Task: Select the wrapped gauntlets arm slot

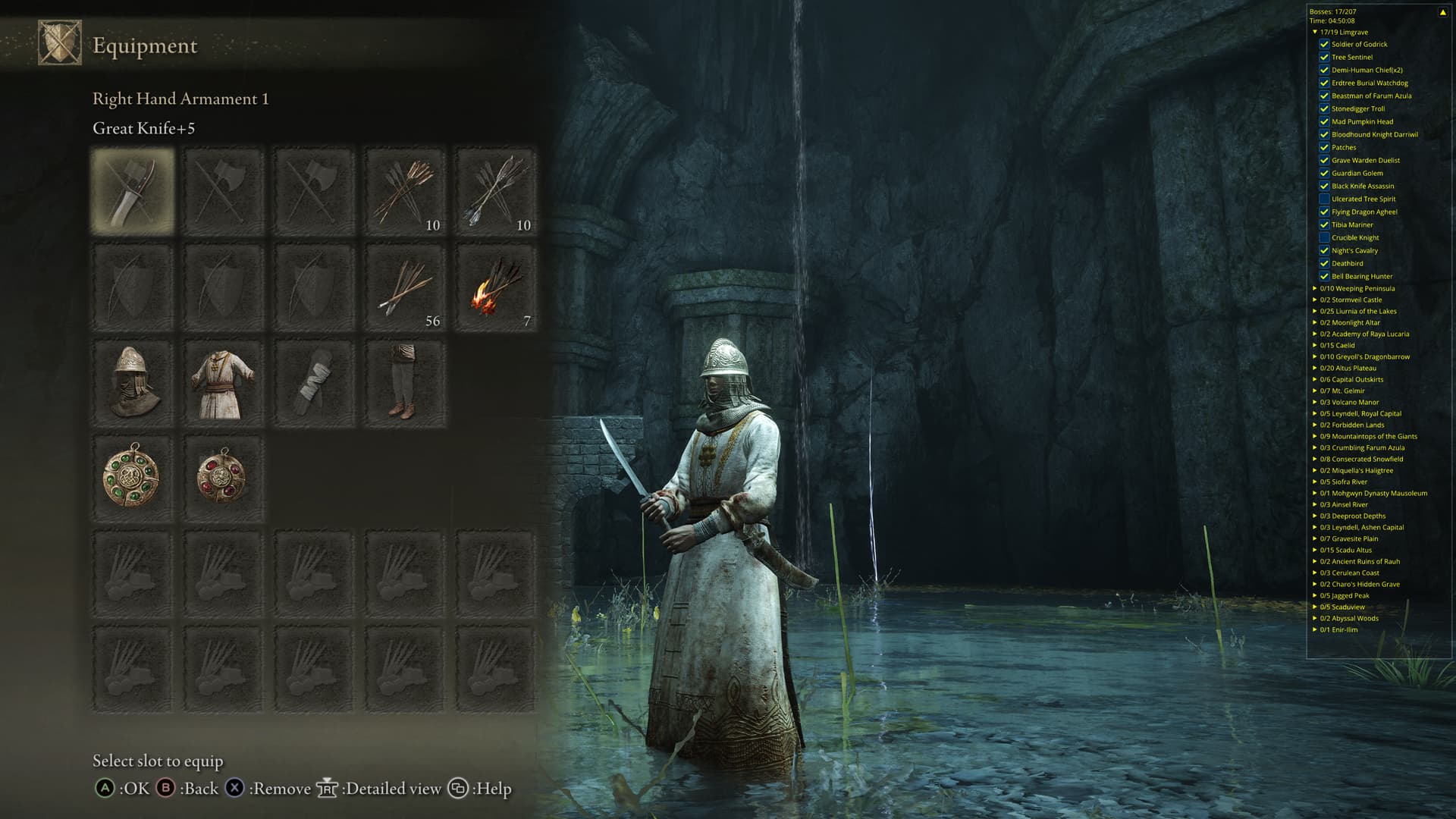Action: [314, 383]
